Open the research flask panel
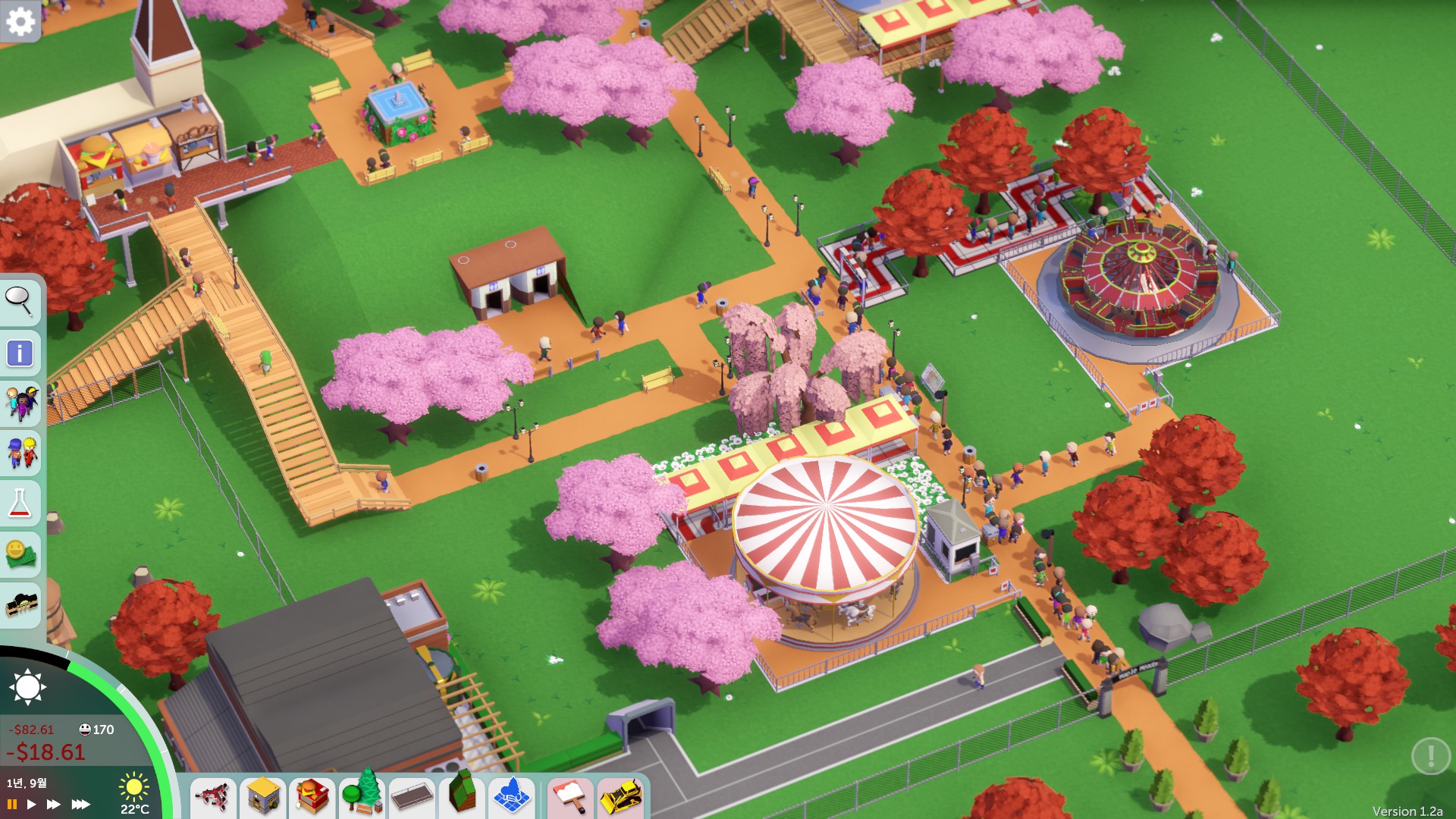The image size is (1456, 819). click(x=20, y=503)
